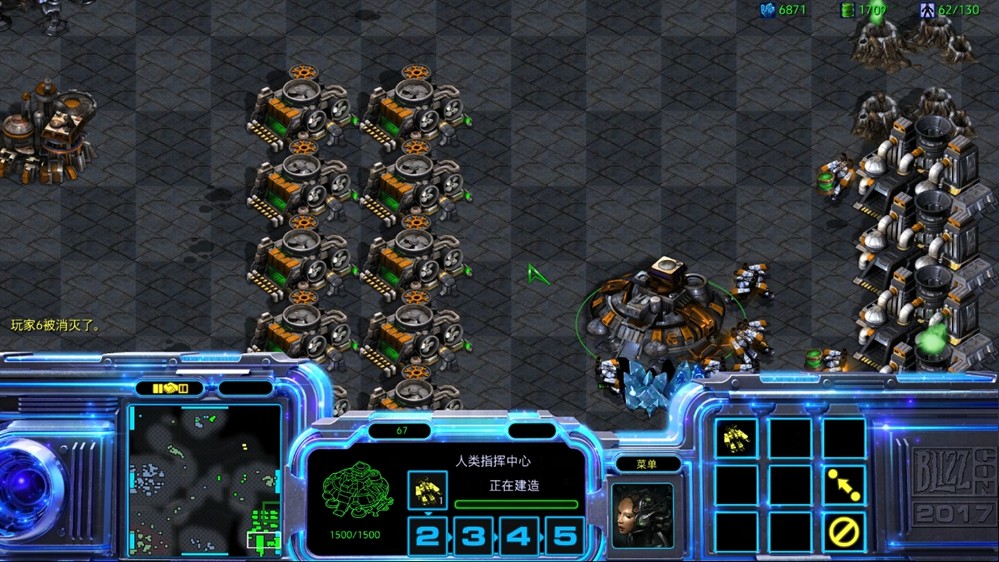Click the green Command Center wireframe
The width and height of the screenshot is (999, 562).
(355, 497)
